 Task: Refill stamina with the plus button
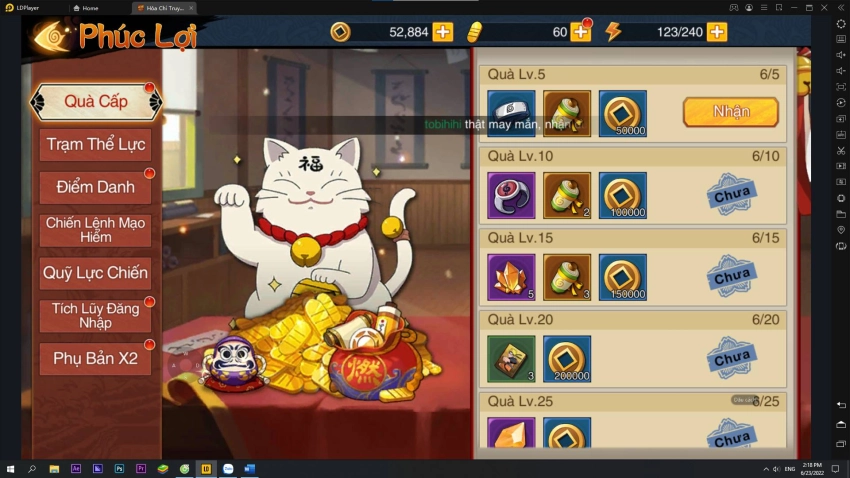[717, 32]
